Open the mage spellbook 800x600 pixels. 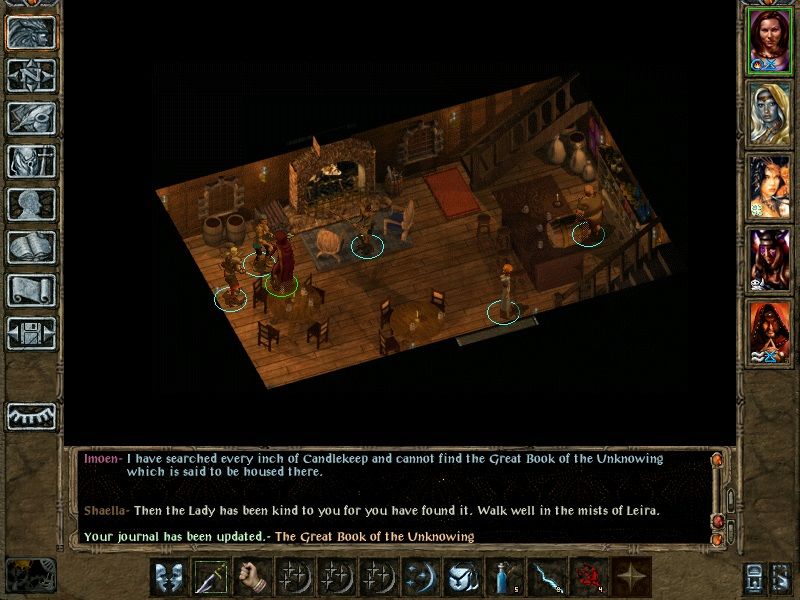coord(31,248)
